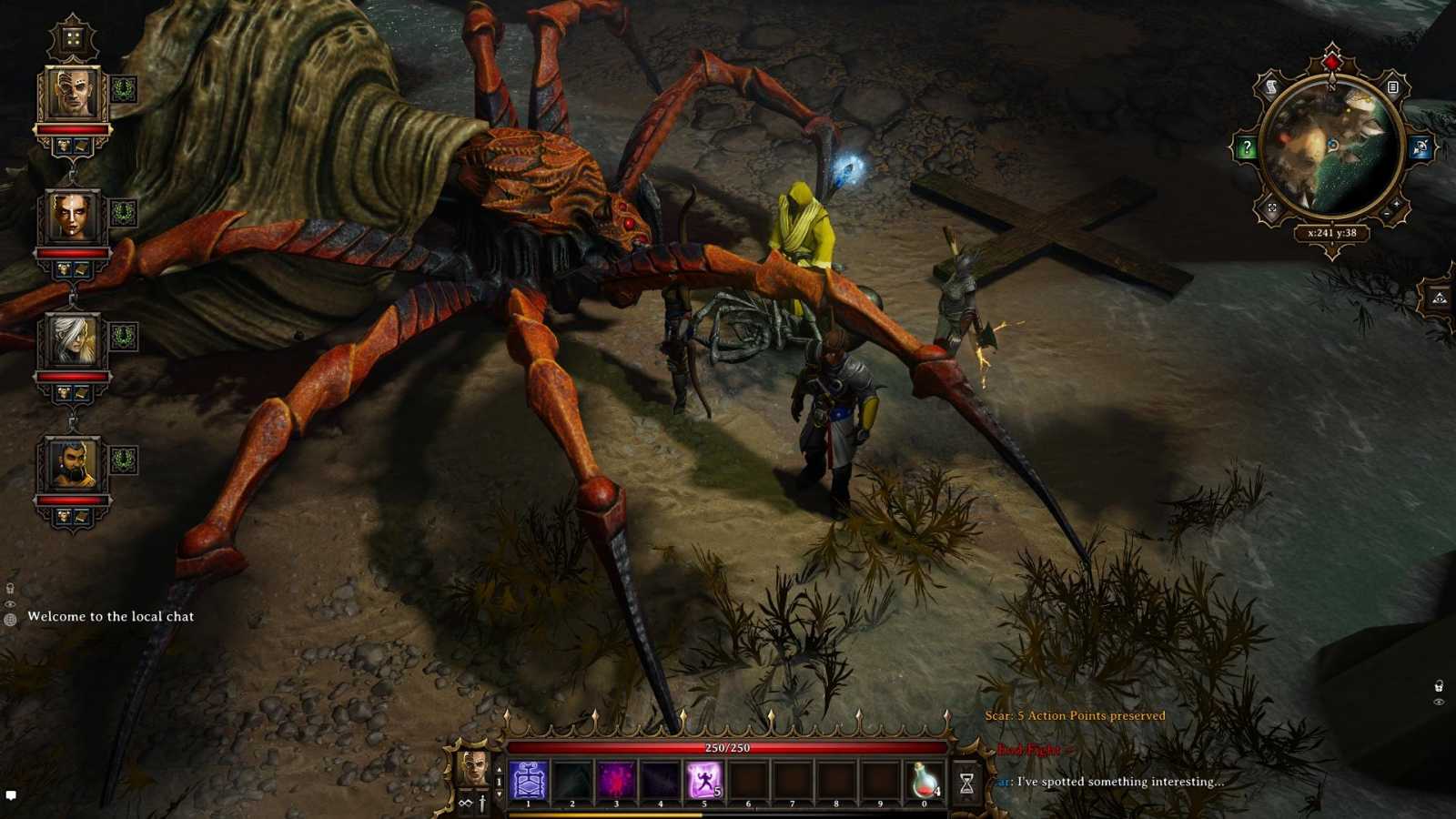Cast the blue skill in hotbar slot 1
This screenshot has width=1456, height=819.
pyautogui.click(x=528, y=779)
